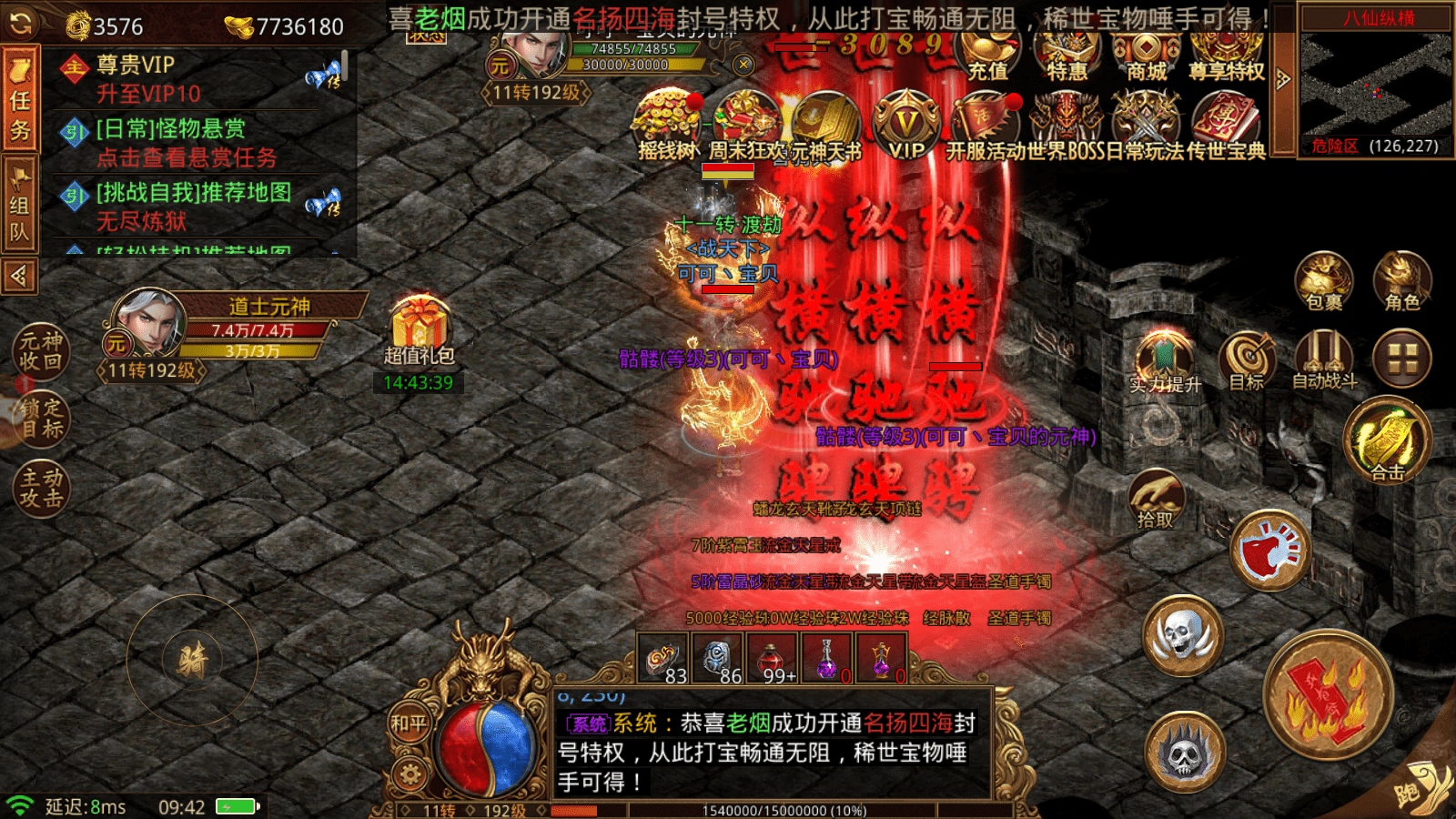1456x819 pixels.
Task: Open 实力提升 power-up menu
Action: [1165, 361]
